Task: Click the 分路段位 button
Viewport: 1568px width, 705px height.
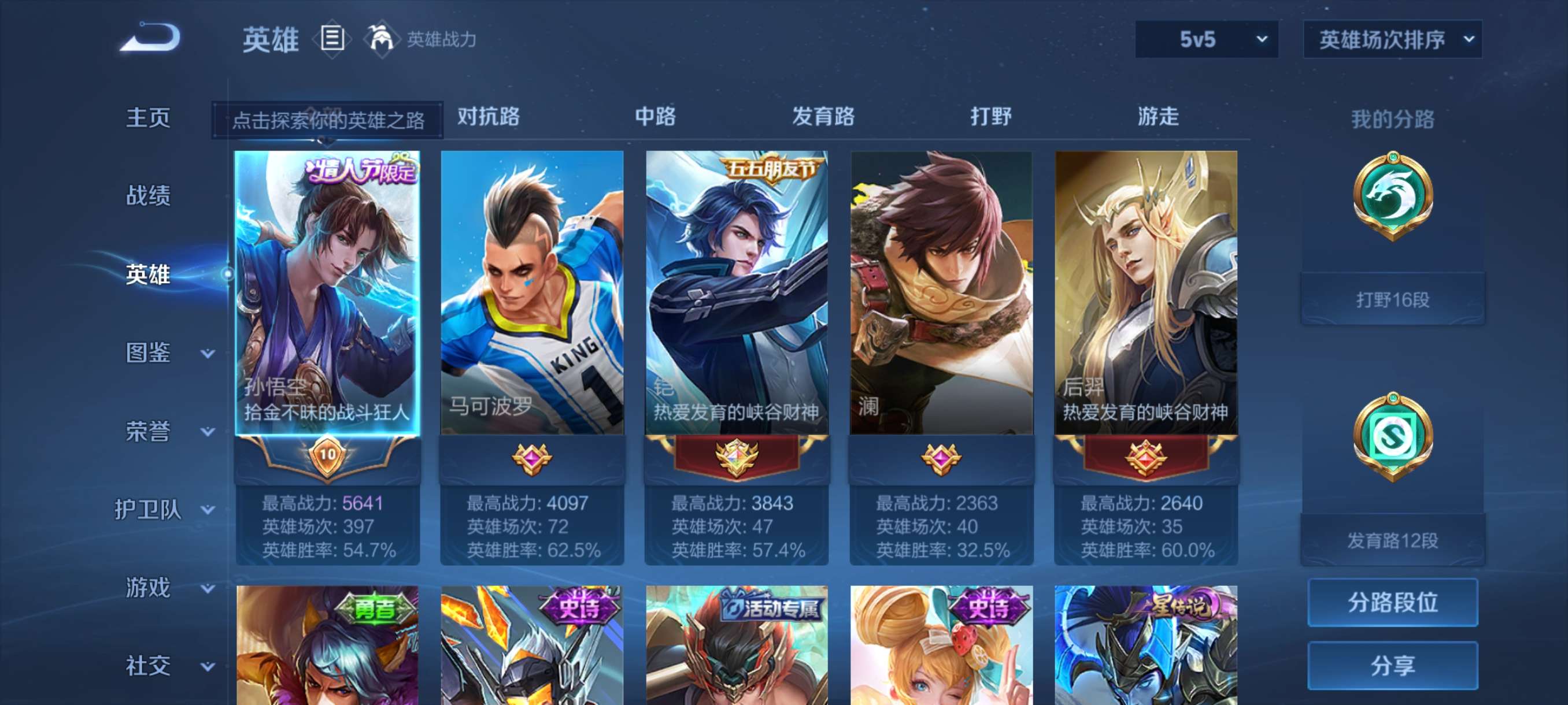Action: tap(1394, 603)
